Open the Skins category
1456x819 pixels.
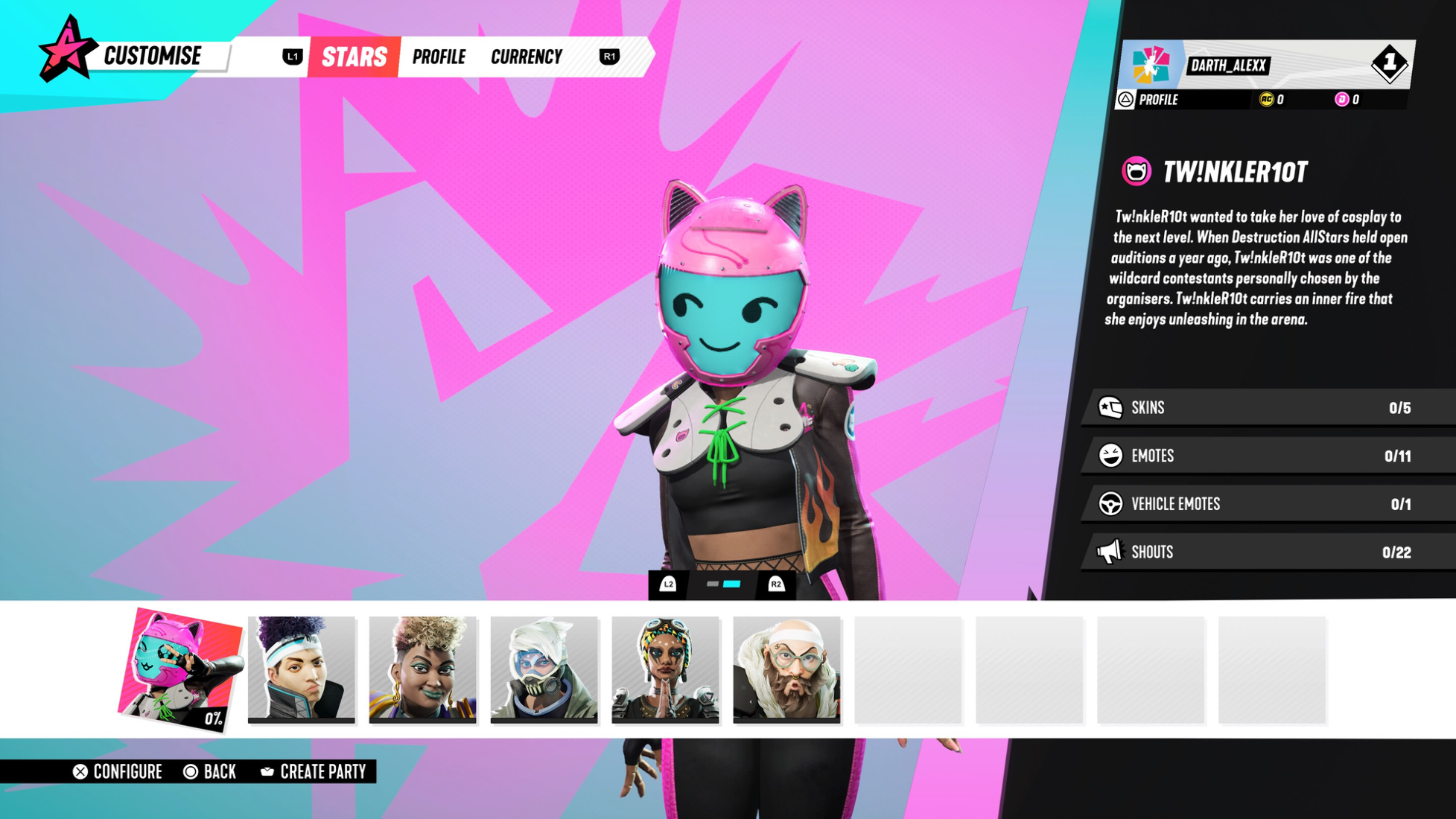pos(1266,408)
